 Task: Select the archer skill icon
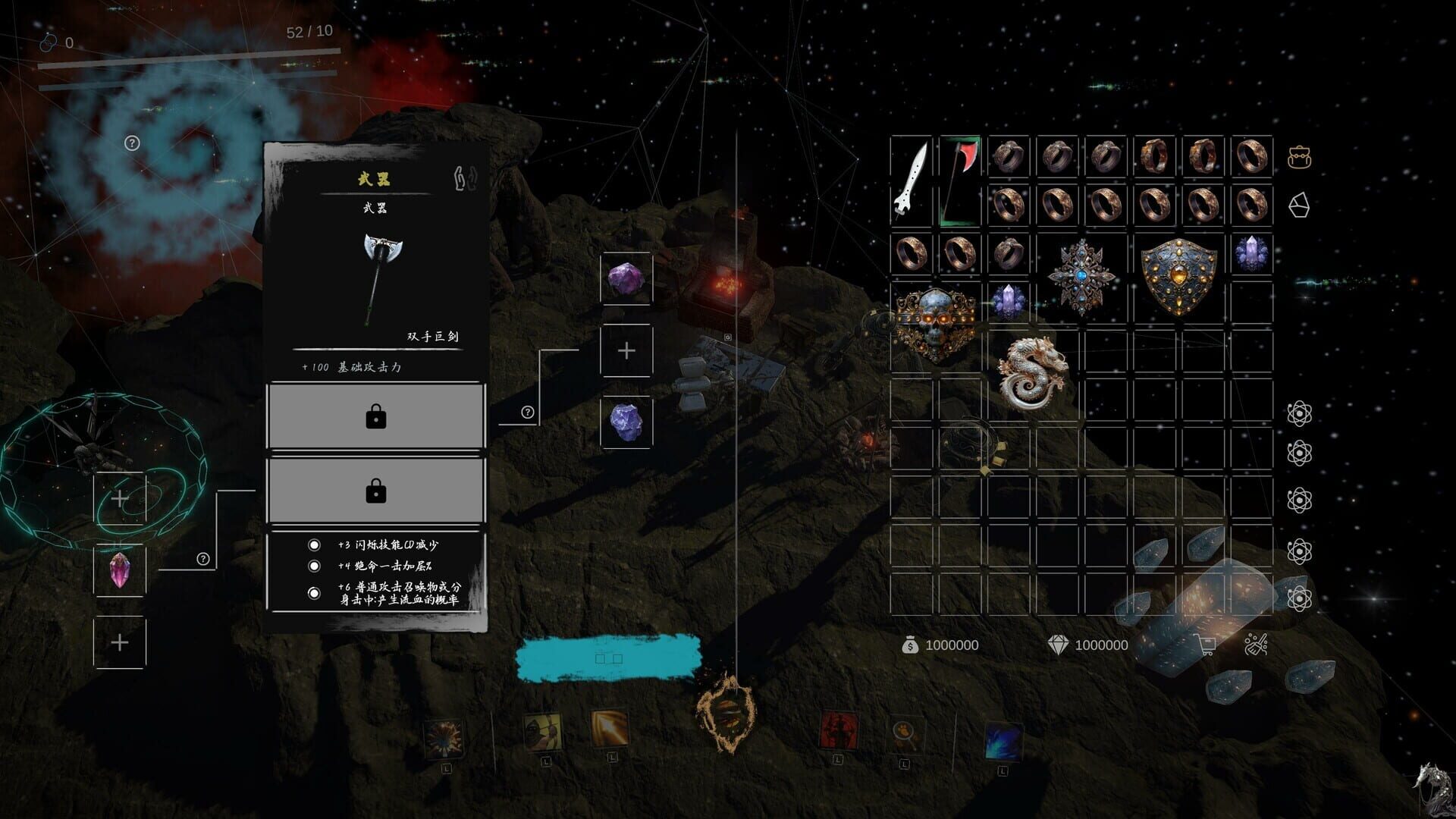click(544, 732)
